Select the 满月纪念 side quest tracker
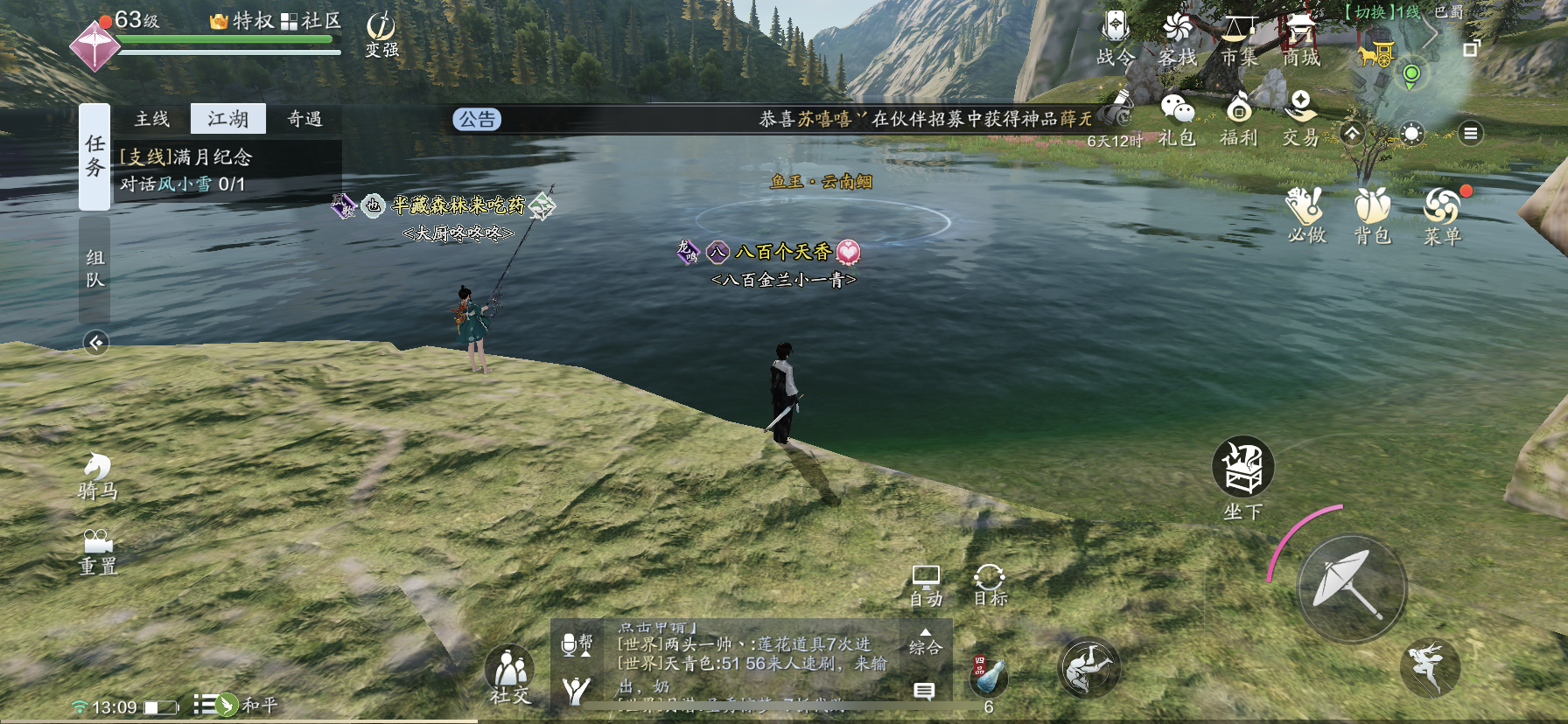The width and height of the screenshot is (1568, 724). pyautogui.click(x=227, y=170)
